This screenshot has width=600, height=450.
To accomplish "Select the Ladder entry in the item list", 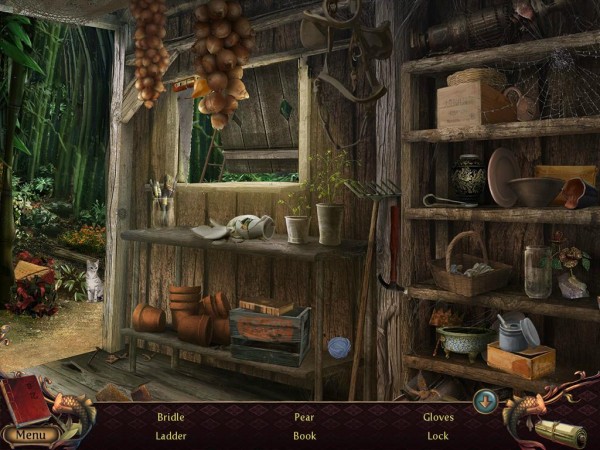I will (x=170, y=436).
